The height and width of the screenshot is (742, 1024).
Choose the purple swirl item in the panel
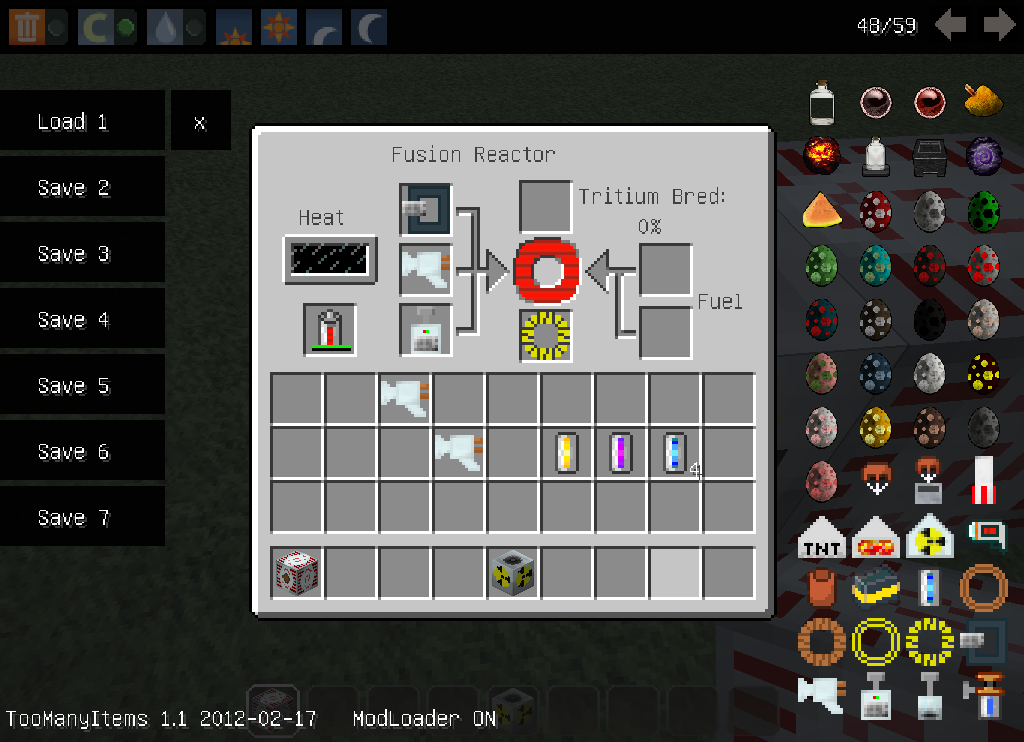(984, 155)
